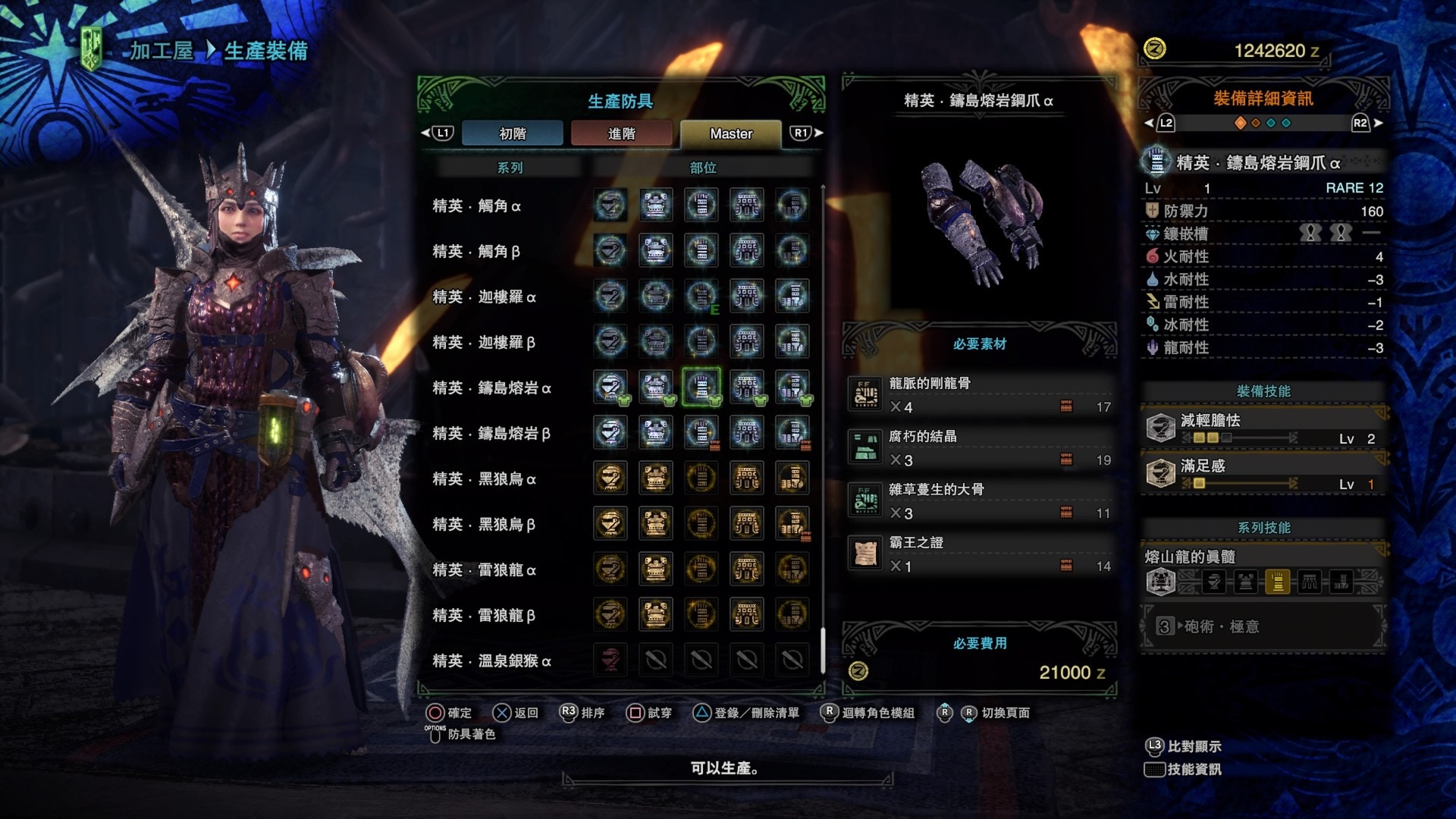Viewport: 1456px width, 819px height.
Task: Select the 減輕膽怯 equipment skill
Action: pyautogui.click(x=1263, y=428)
